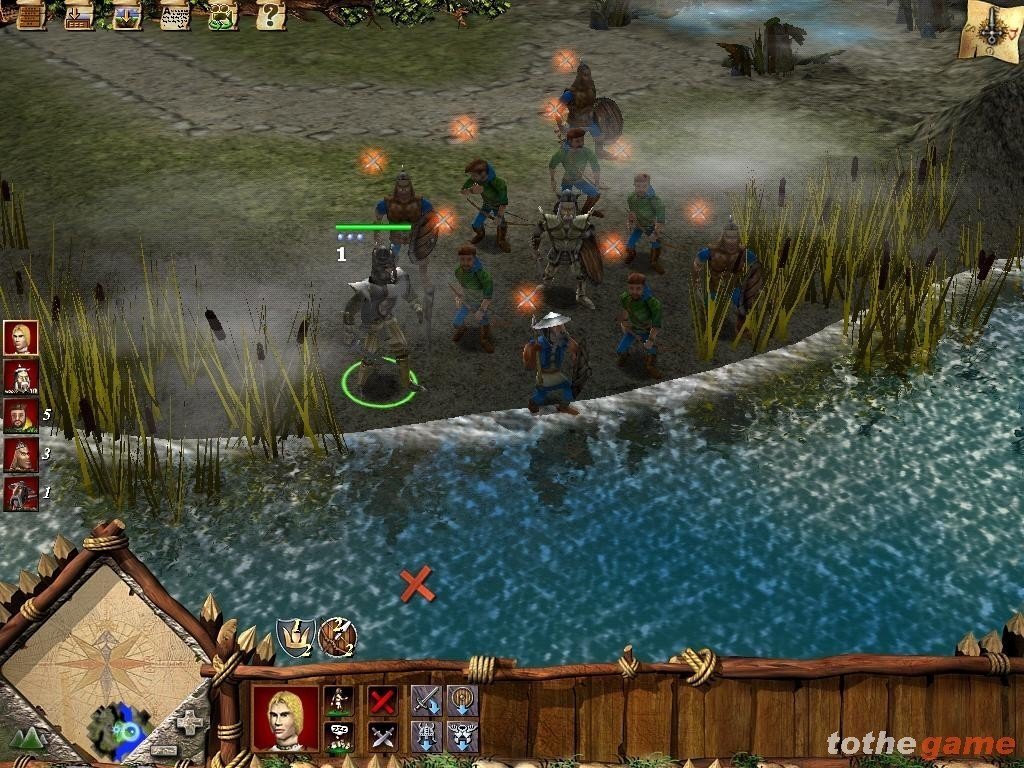Click the large blond hero portrait
The image size is (1024, 768).
[286, 717]
